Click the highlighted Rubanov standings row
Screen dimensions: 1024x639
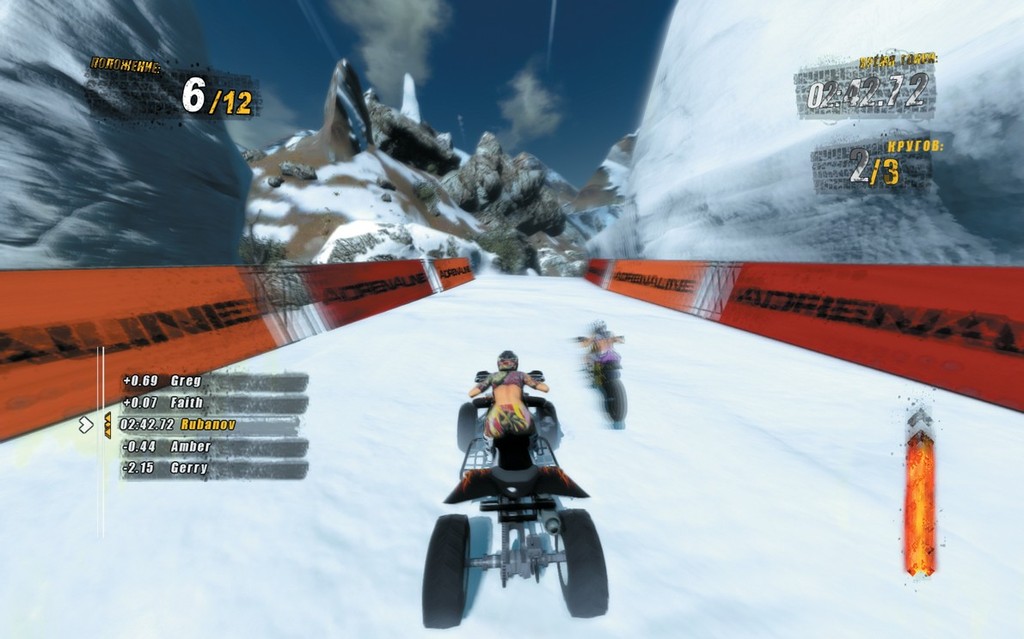point(208,425)
